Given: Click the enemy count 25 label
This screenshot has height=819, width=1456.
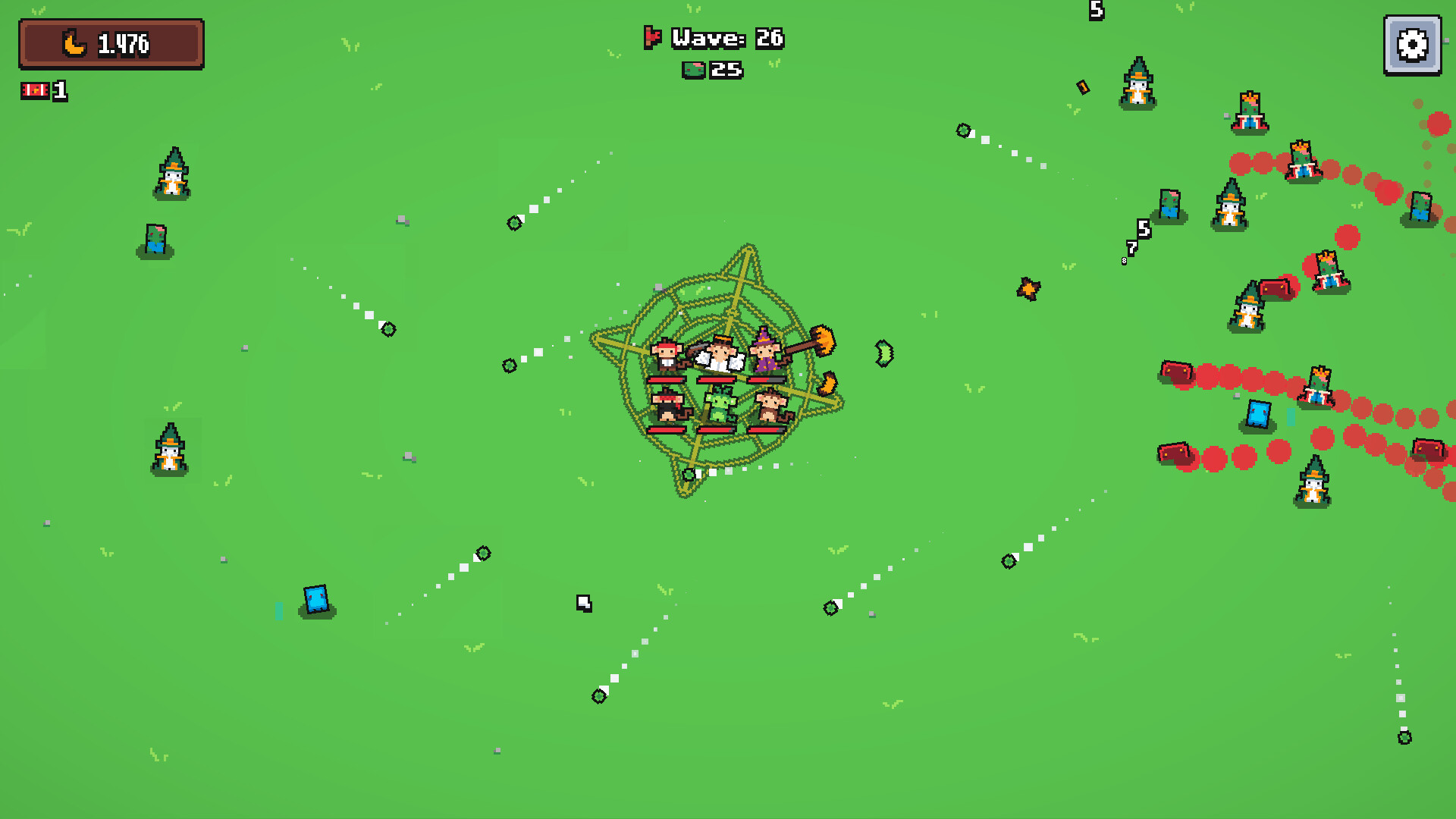Looking at the screenshot, I should 726,71.
